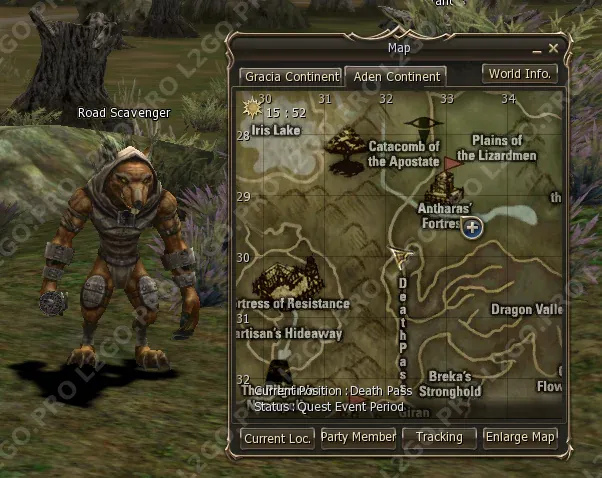Select the Aden Continent tab
The height and width of the screenshot is (478, 602).
pyautogui.click(x=395, y=77)
